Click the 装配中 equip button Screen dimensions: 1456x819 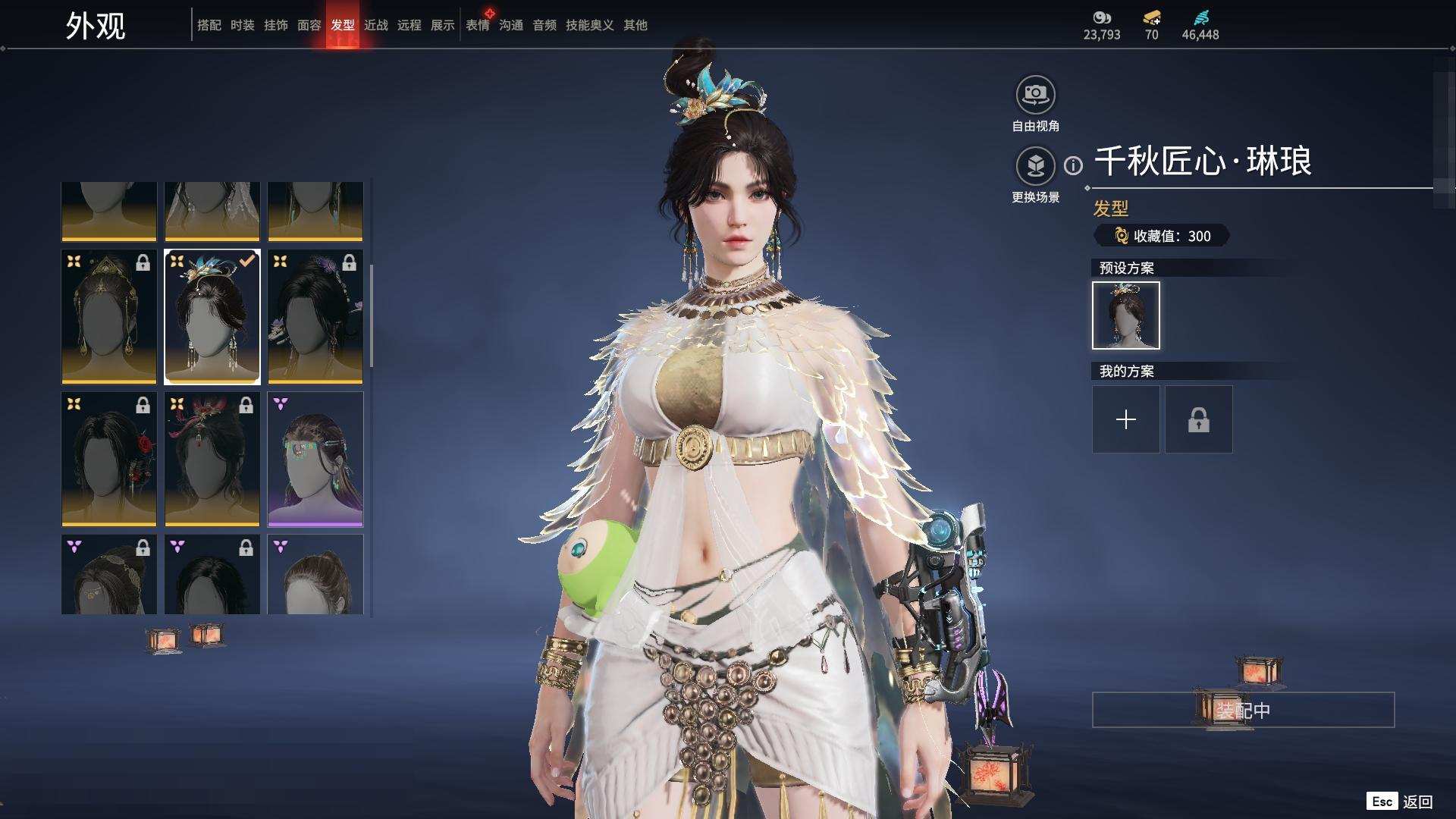1242,710
